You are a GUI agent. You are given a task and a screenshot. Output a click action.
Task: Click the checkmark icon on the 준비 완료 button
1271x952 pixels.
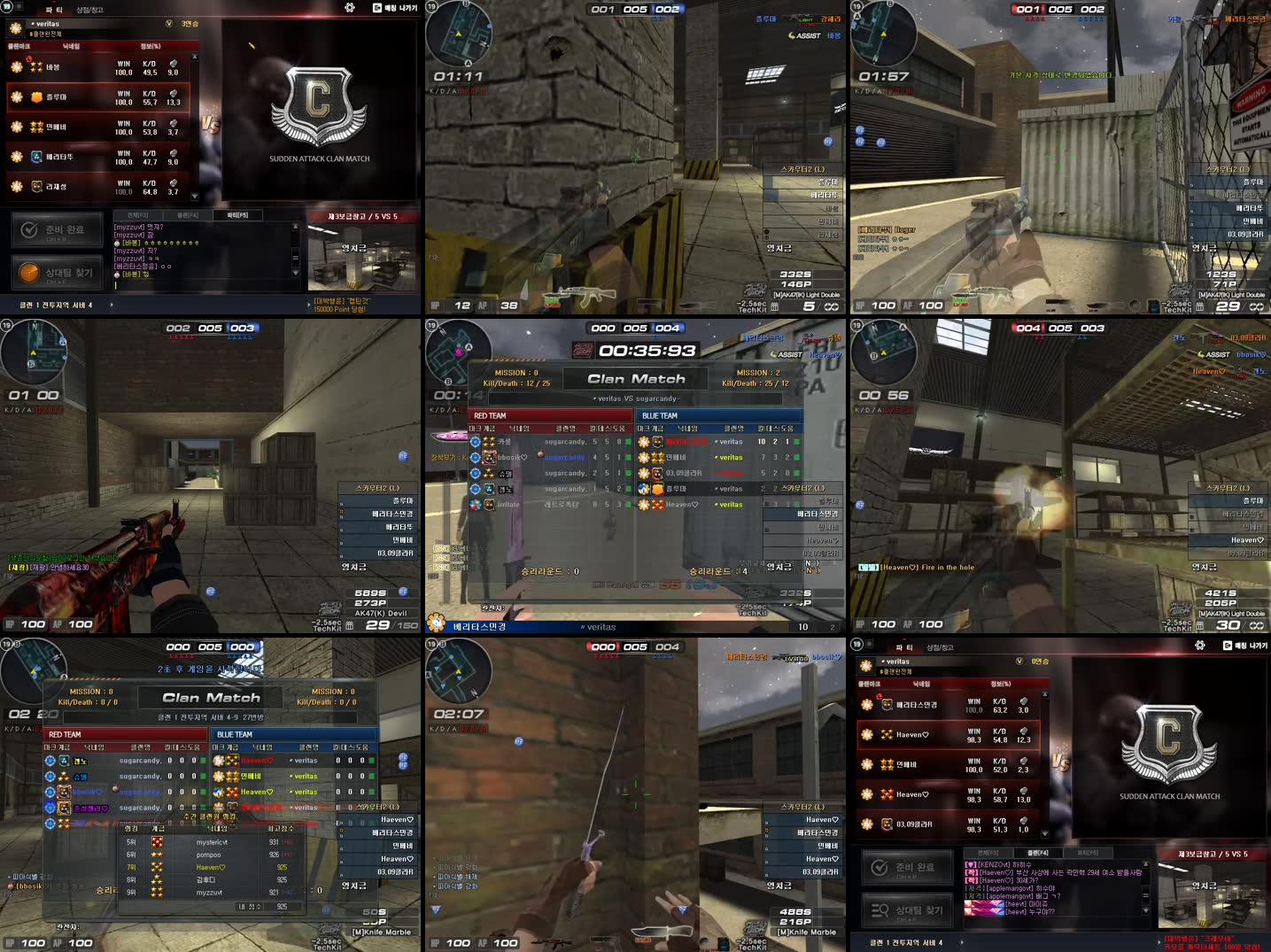tap(27, 228)
